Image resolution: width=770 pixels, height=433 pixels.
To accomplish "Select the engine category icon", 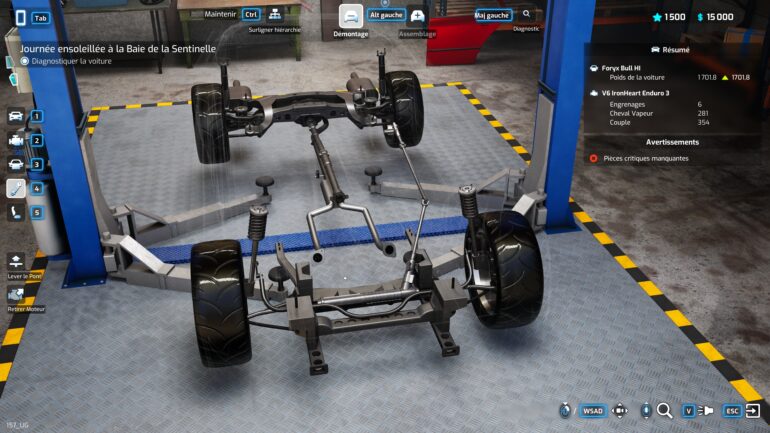I will click(x=16, y=140).
